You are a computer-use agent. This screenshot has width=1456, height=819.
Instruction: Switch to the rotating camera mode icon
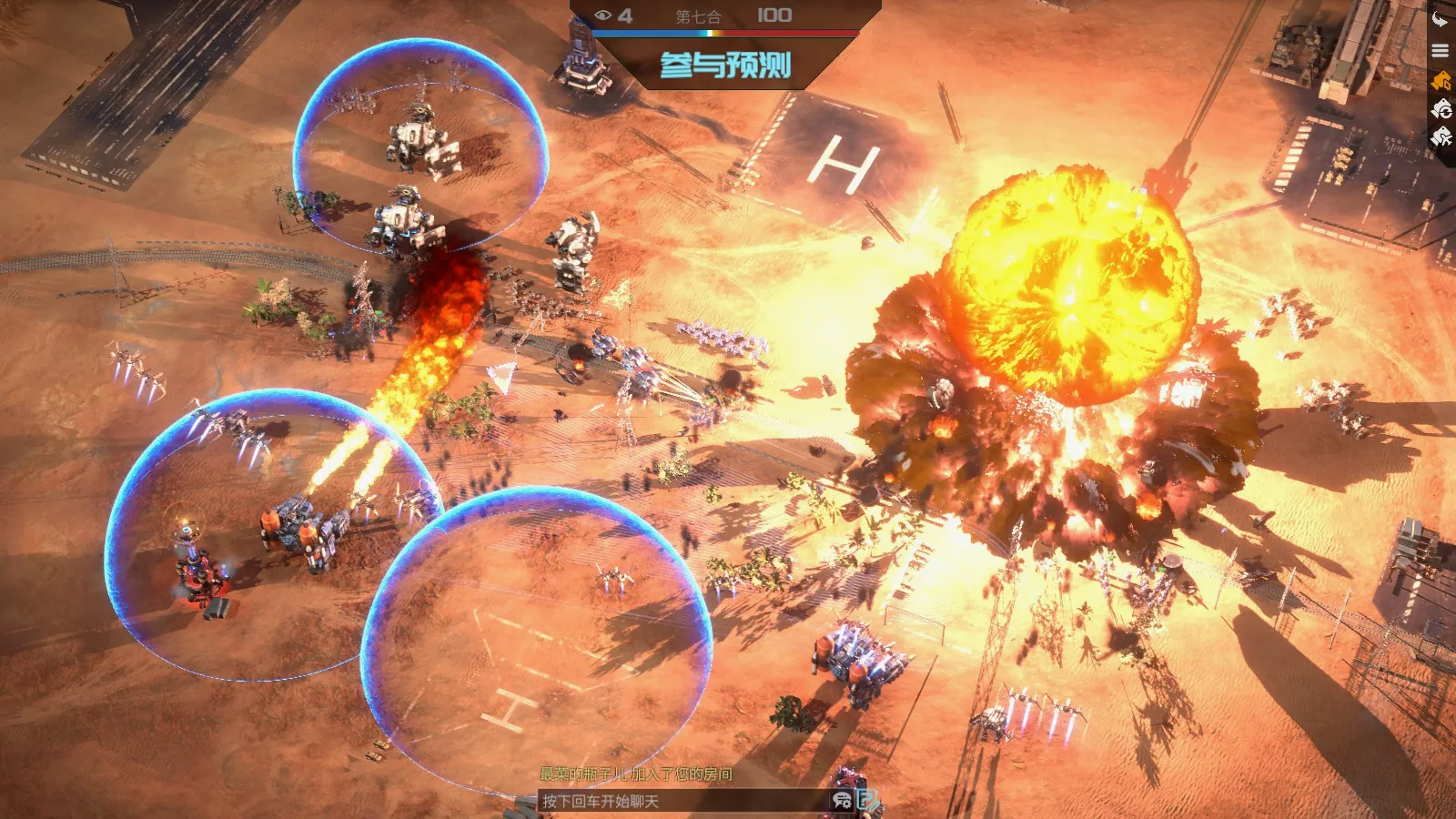(1441, 109)
